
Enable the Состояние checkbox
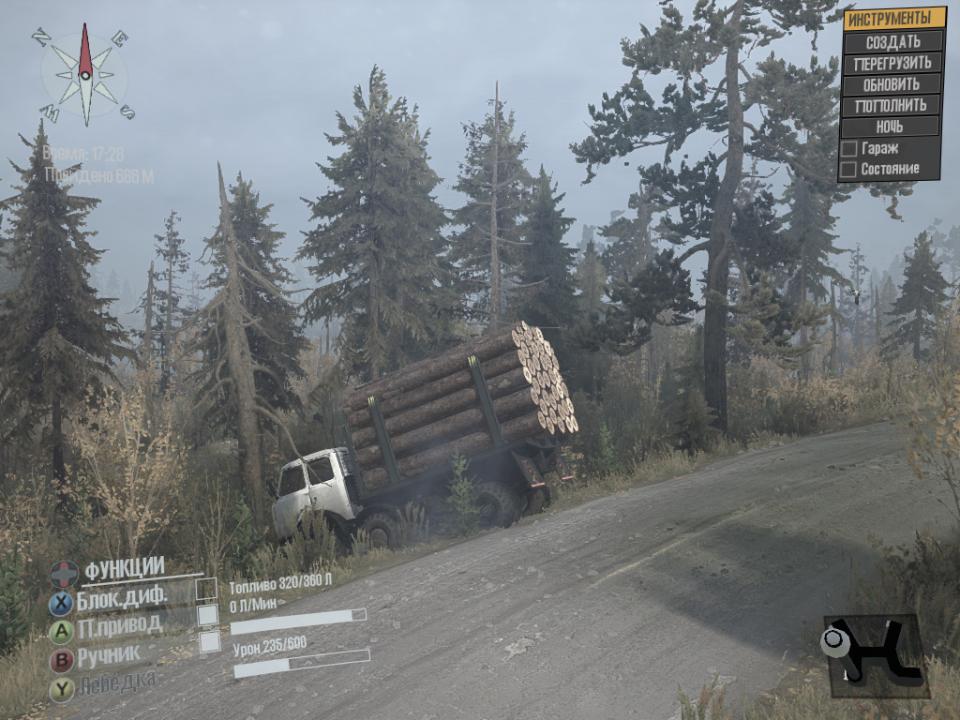849,170
